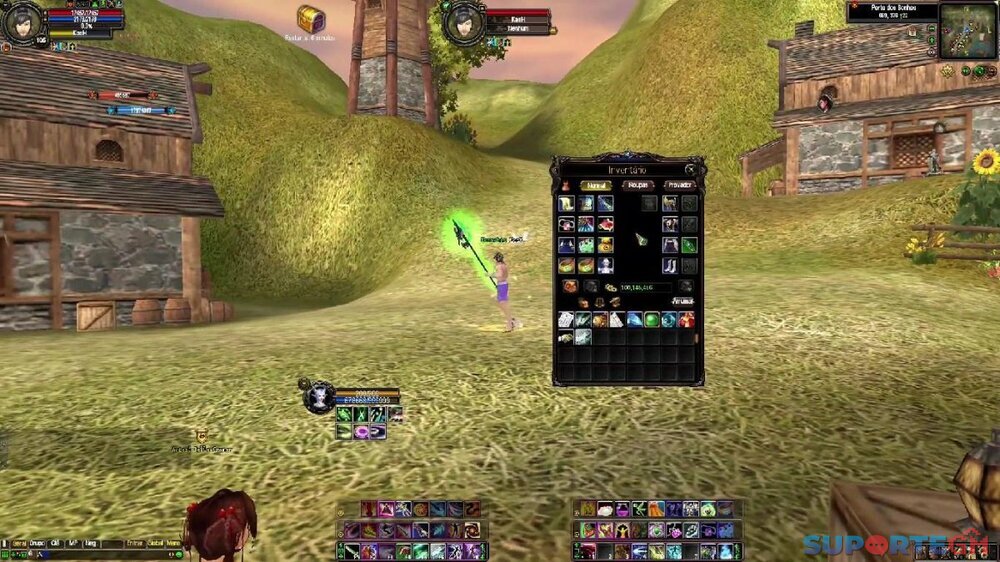Select the Geral chat tab
1000x562 pixels.
[x=18, y=542]
